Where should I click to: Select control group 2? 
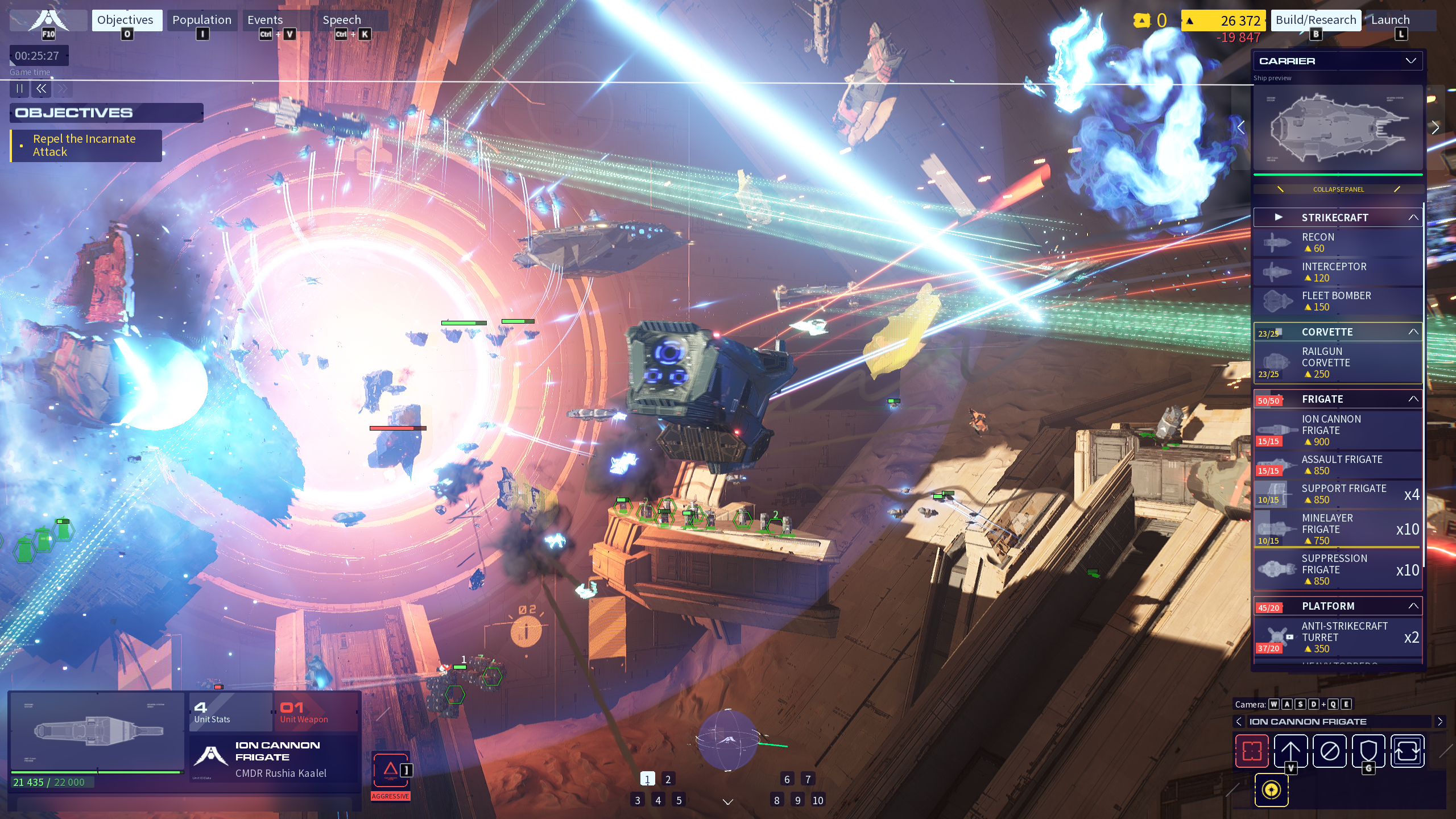pyautogui.click(x=668, y=779)
